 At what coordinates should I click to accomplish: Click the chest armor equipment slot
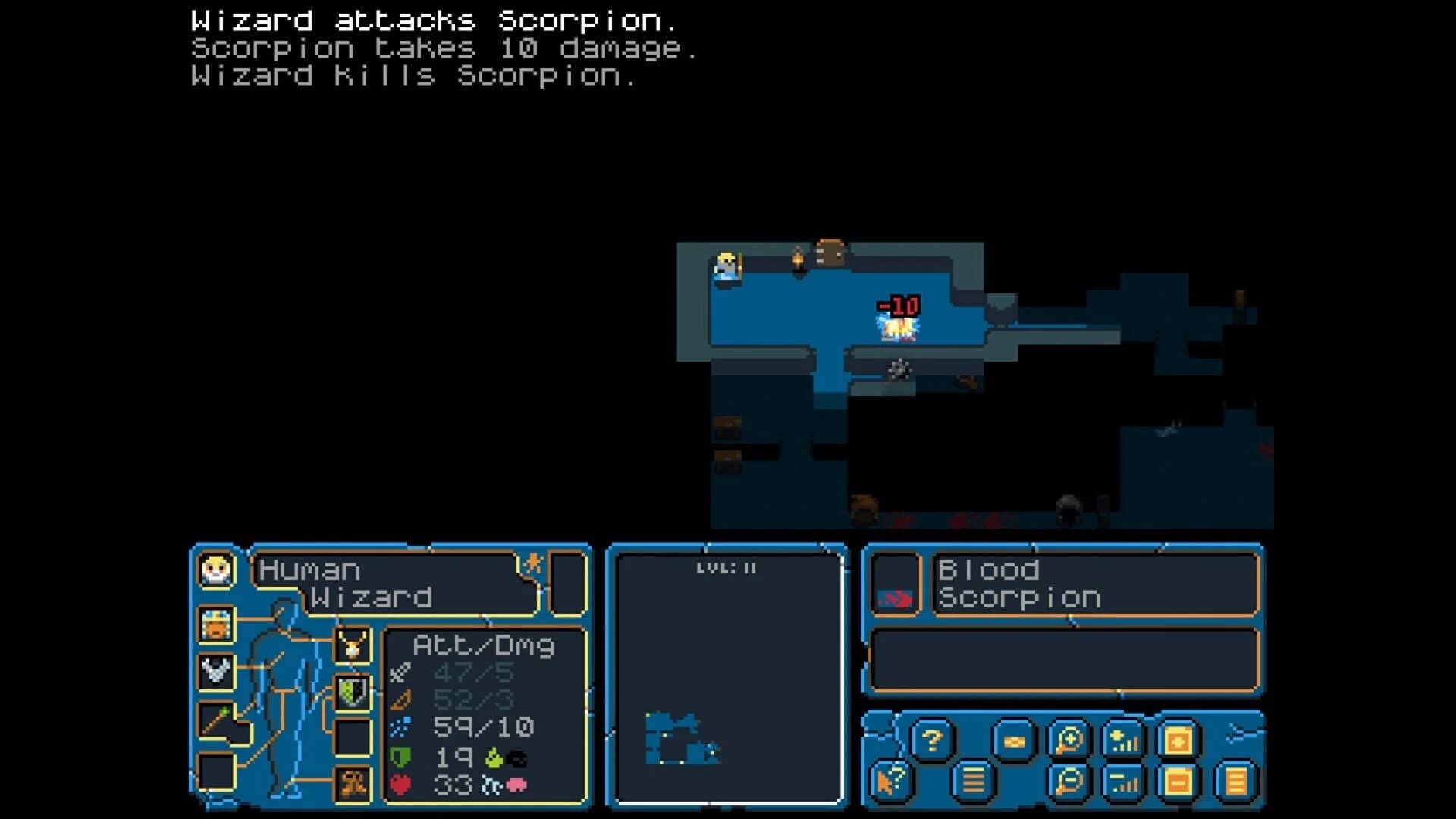click(217, 672)
